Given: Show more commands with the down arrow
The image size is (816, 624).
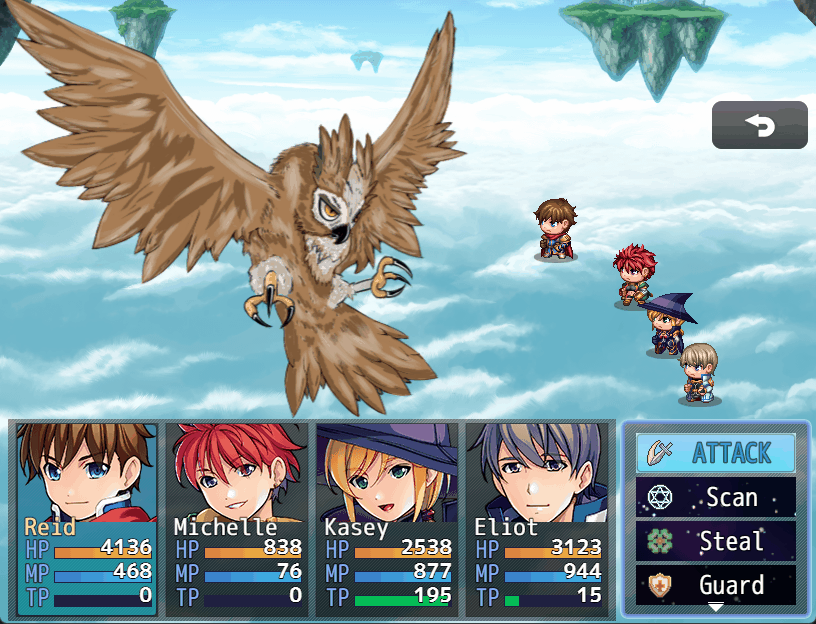Looking at the screenshot, I should (716, 607).
